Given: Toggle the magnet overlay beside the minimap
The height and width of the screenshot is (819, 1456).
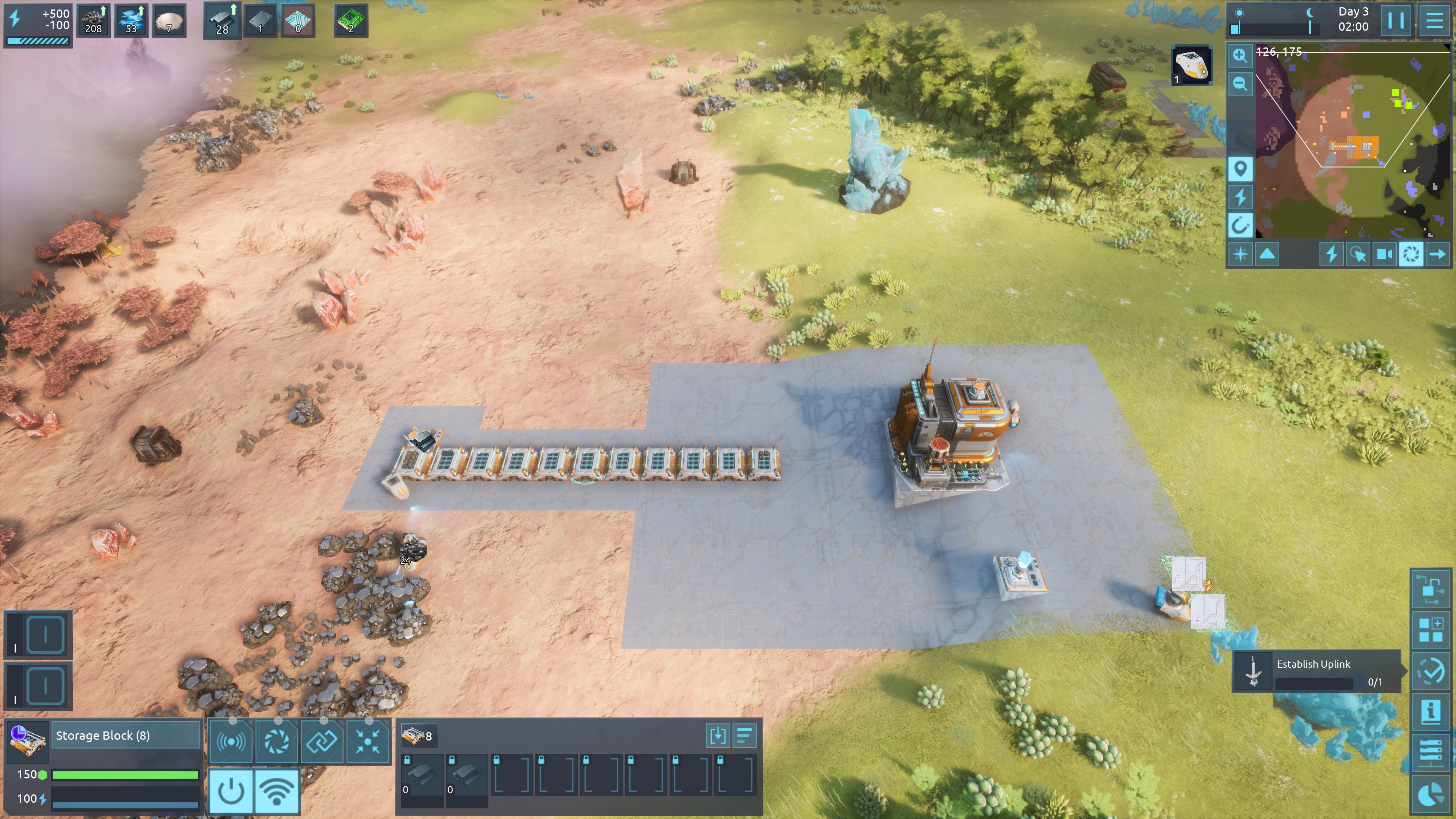Looking at the screenshot, I should click(x=1240, y=226).
